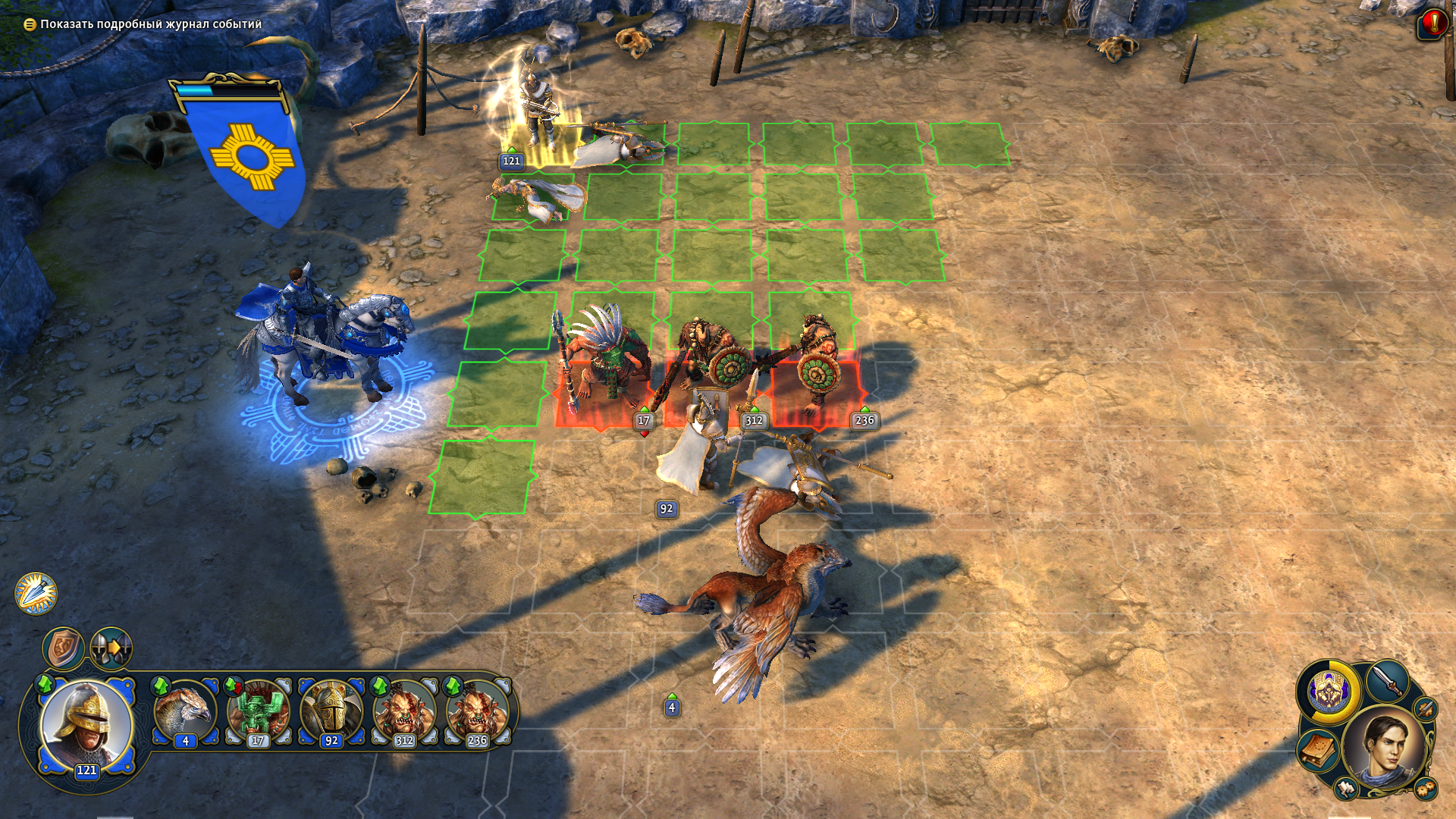Pick the jade-masked shaman in turn queue

pyautogui.click(x=258, y=713)
